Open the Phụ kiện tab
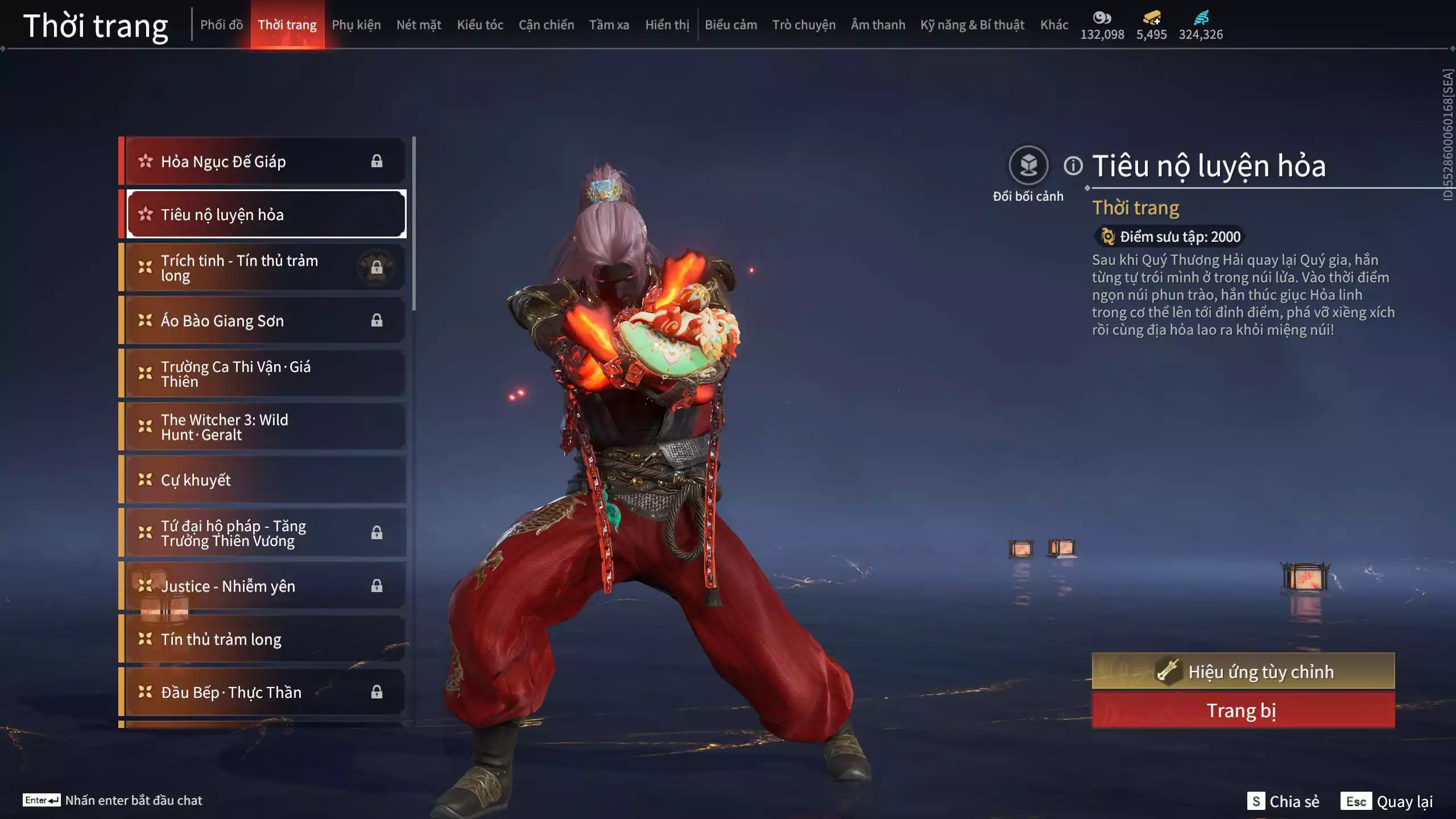Screen dimensions: 1456x819 (356, 25)
